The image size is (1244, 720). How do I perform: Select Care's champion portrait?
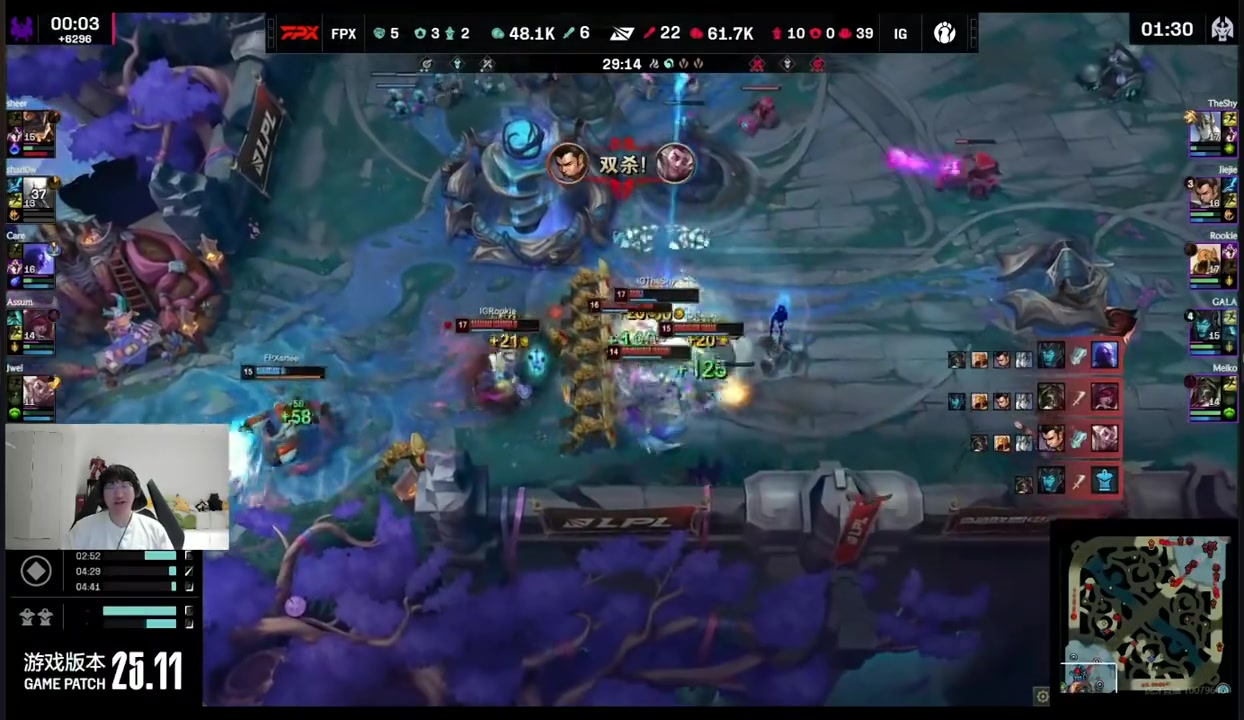(36, 262)
